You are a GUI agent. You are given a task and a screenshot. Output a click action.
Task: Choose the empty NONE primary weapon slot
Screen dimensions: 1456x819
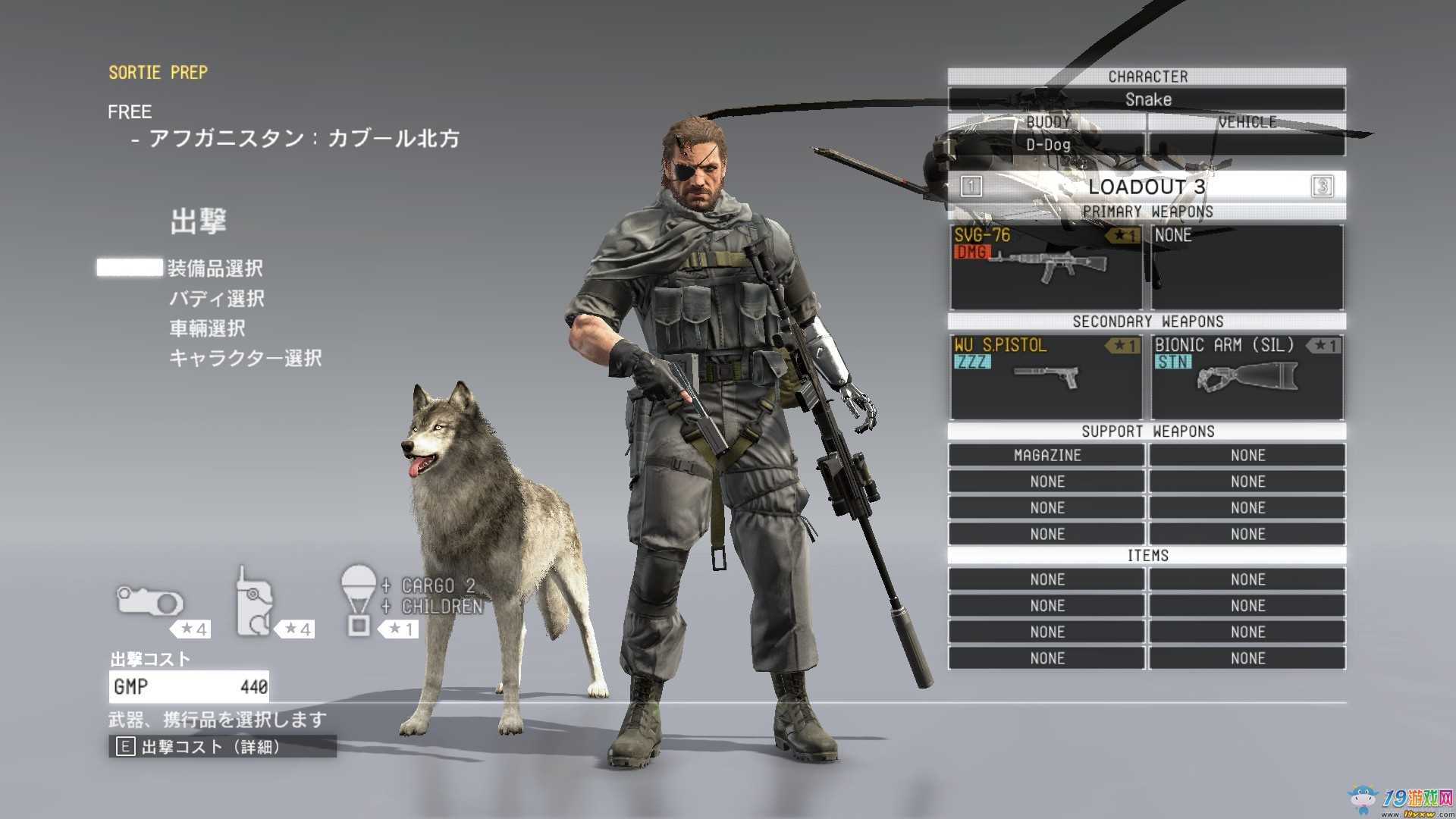coord(1247,267)
